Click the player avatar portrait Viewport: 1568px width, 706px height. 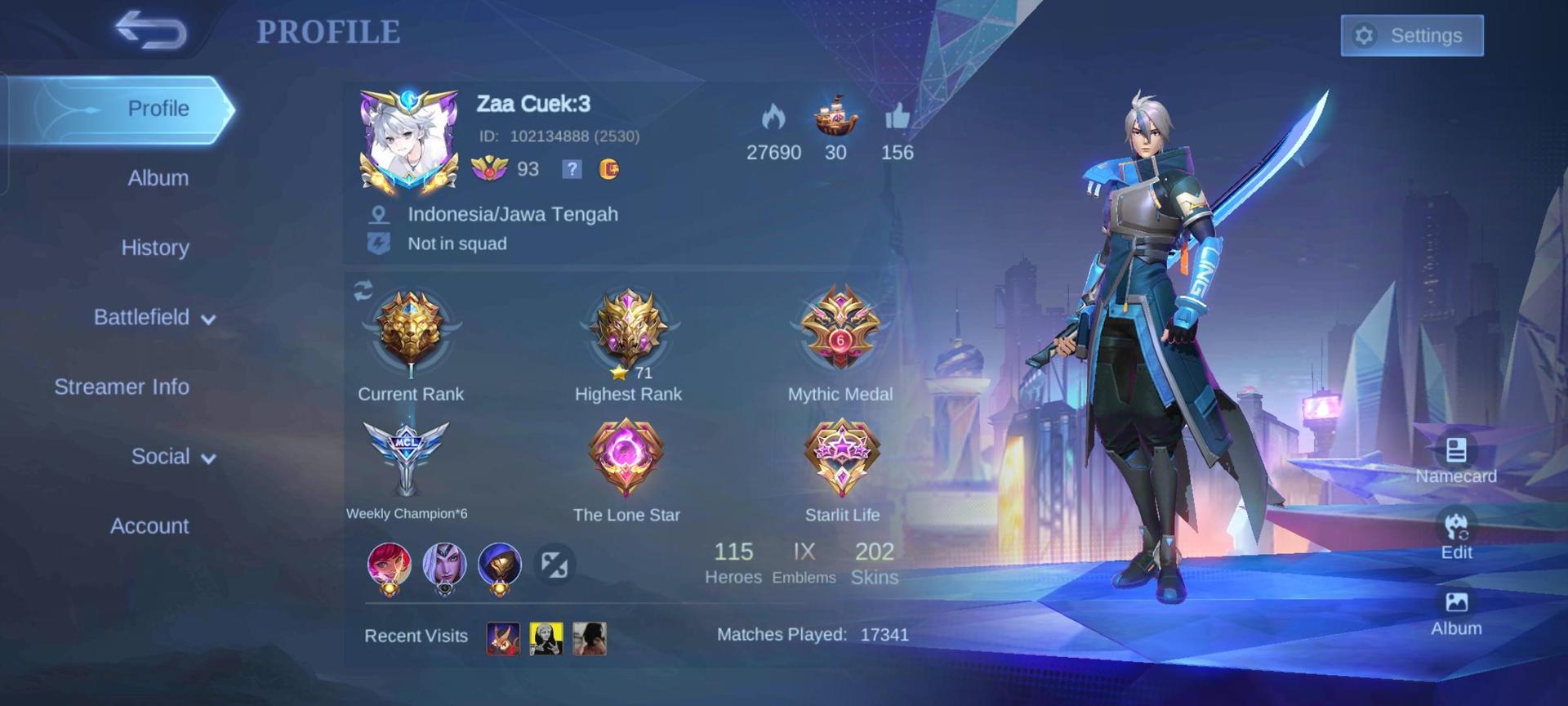click(x=408, y=145)
